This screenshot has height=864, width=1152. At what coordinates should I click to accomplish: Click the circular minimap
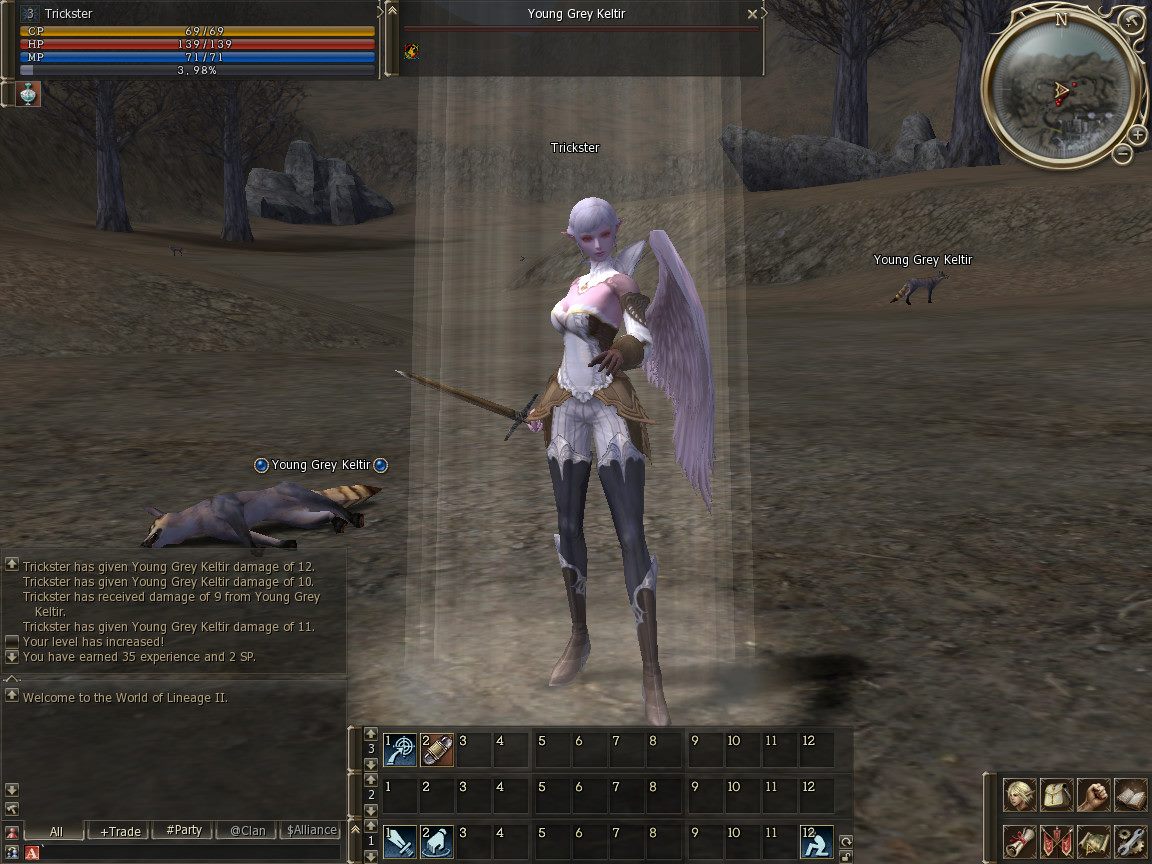click(x=1060, y=89)
